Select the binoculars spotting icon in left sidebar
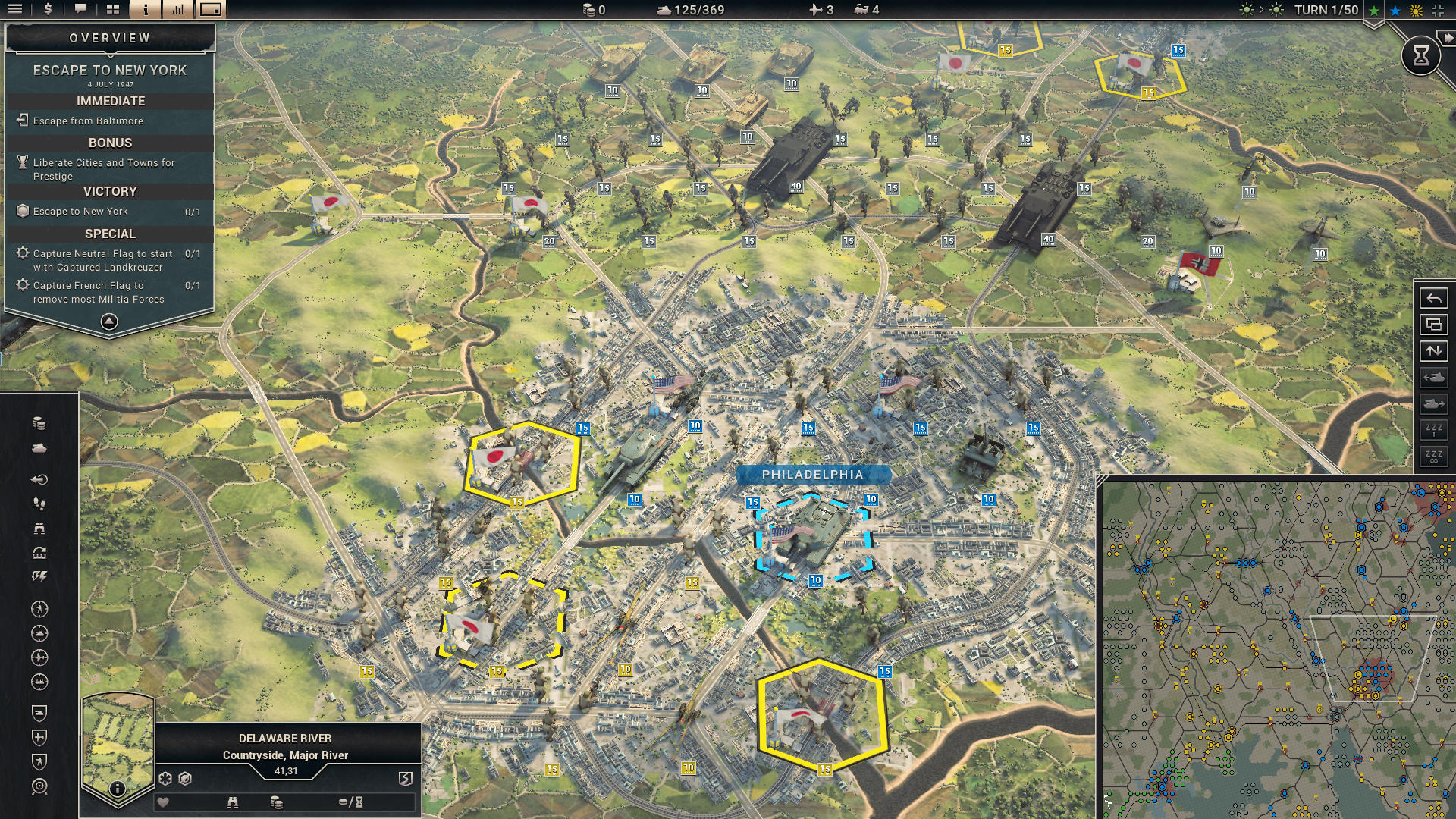Screen dimensions: 1456x819 39,530
